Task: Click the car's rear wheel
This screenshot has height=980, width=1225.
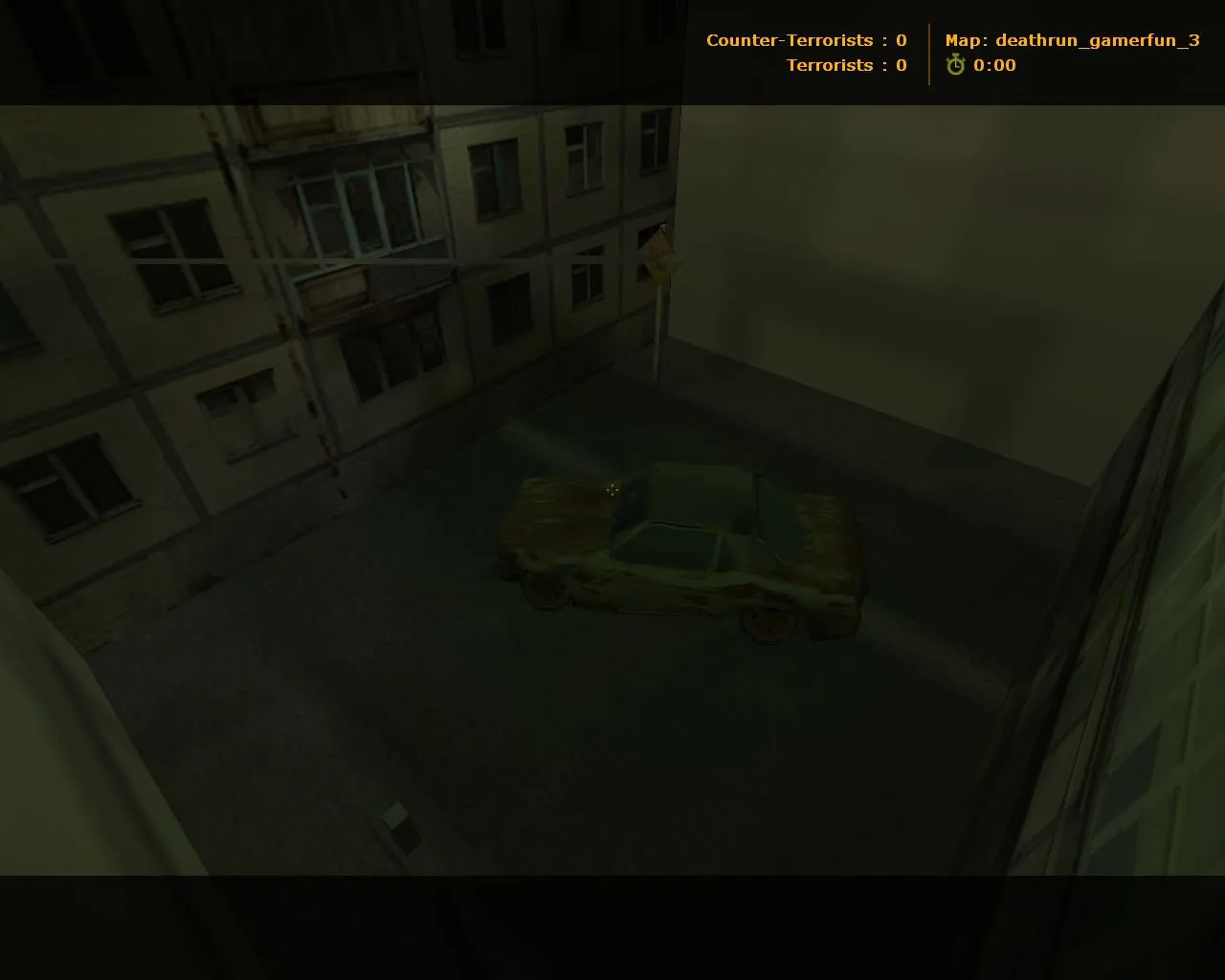Action: pyautogui.click(x=768, y=621)
